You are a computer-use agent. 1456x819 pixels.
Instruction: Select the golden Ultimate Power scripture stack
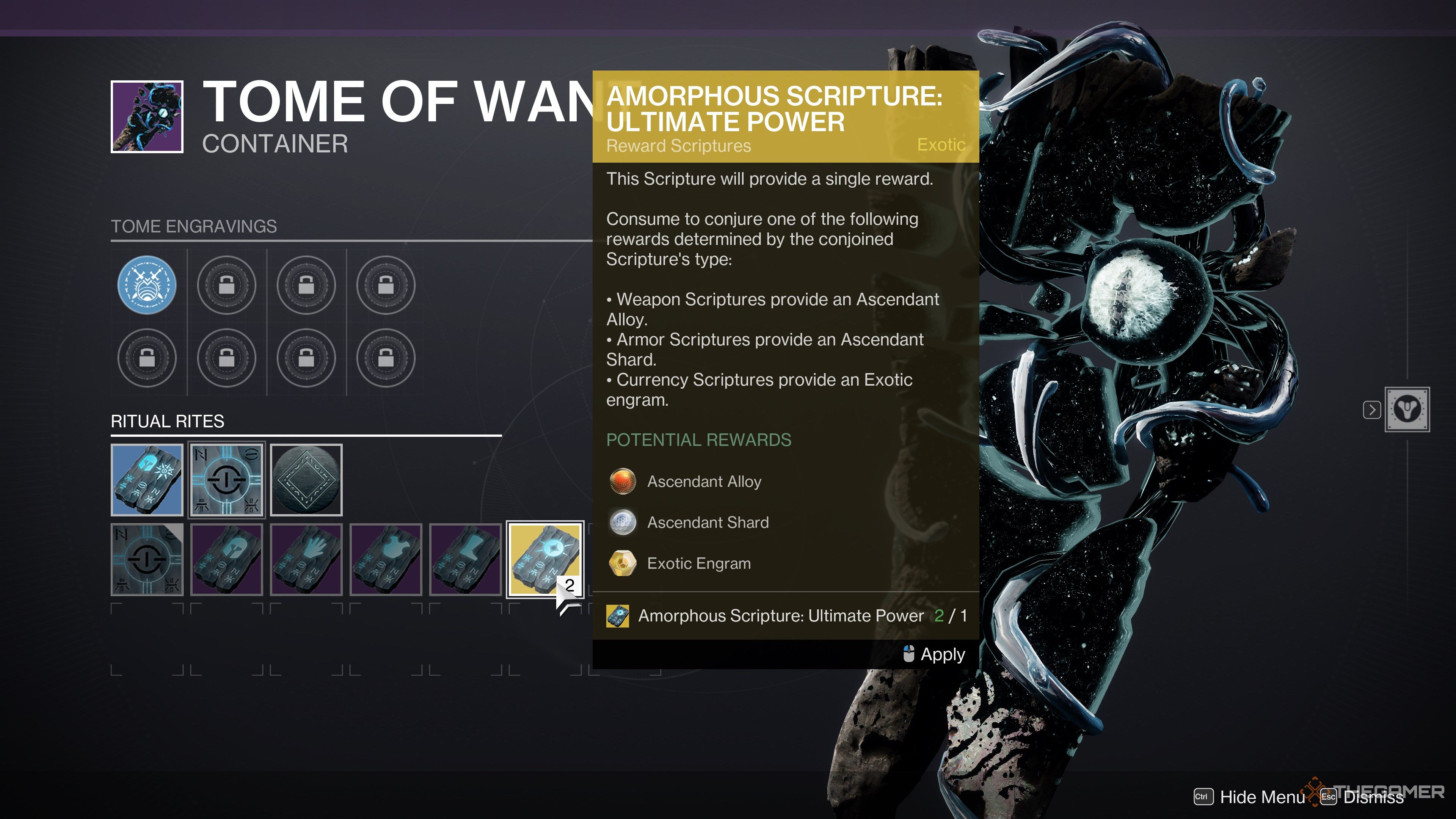pyautogui.click(x=544, y=560)
